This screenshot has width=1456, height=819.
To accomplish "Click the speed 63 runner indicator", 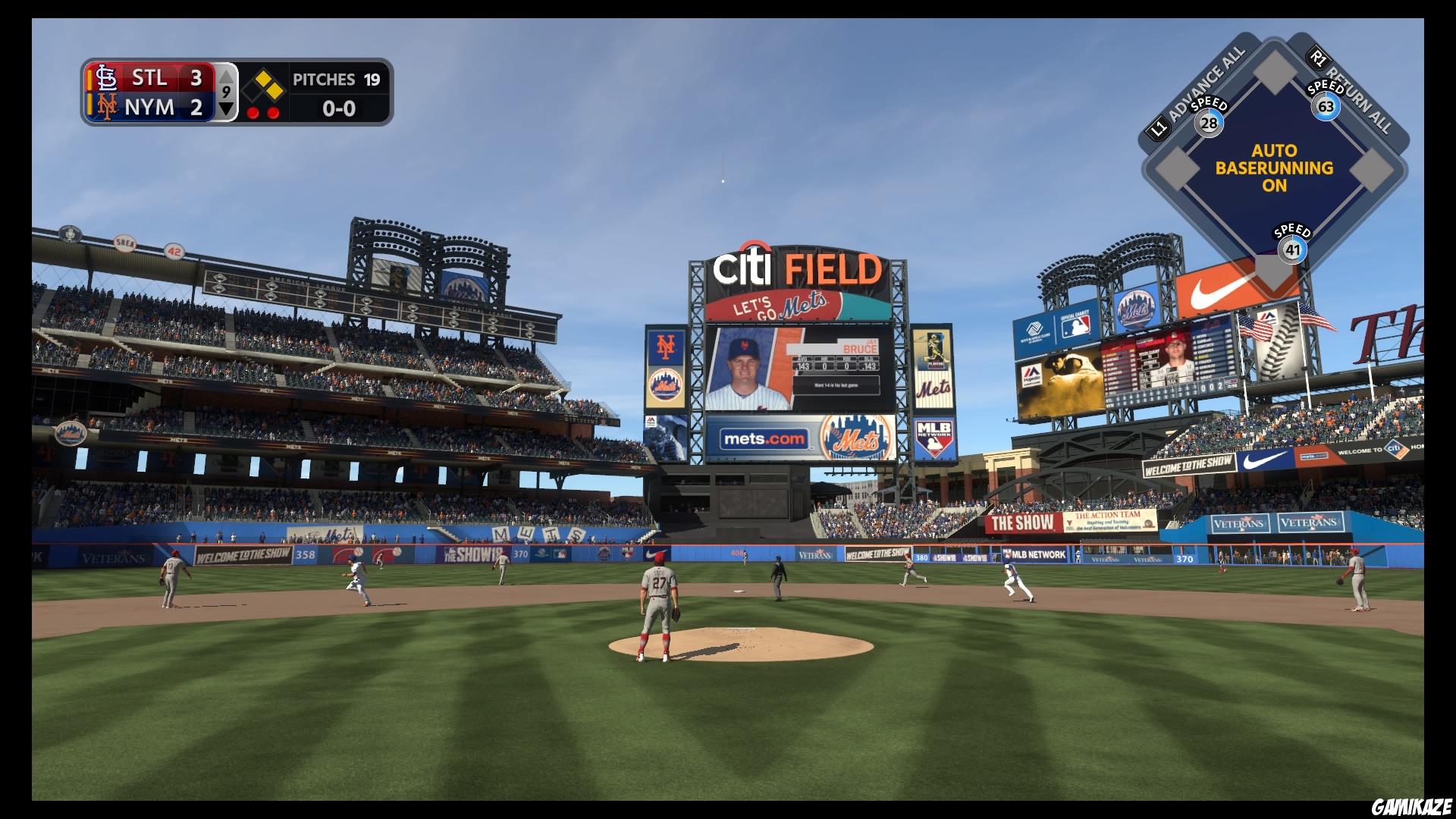I will tap(1326, 106).
